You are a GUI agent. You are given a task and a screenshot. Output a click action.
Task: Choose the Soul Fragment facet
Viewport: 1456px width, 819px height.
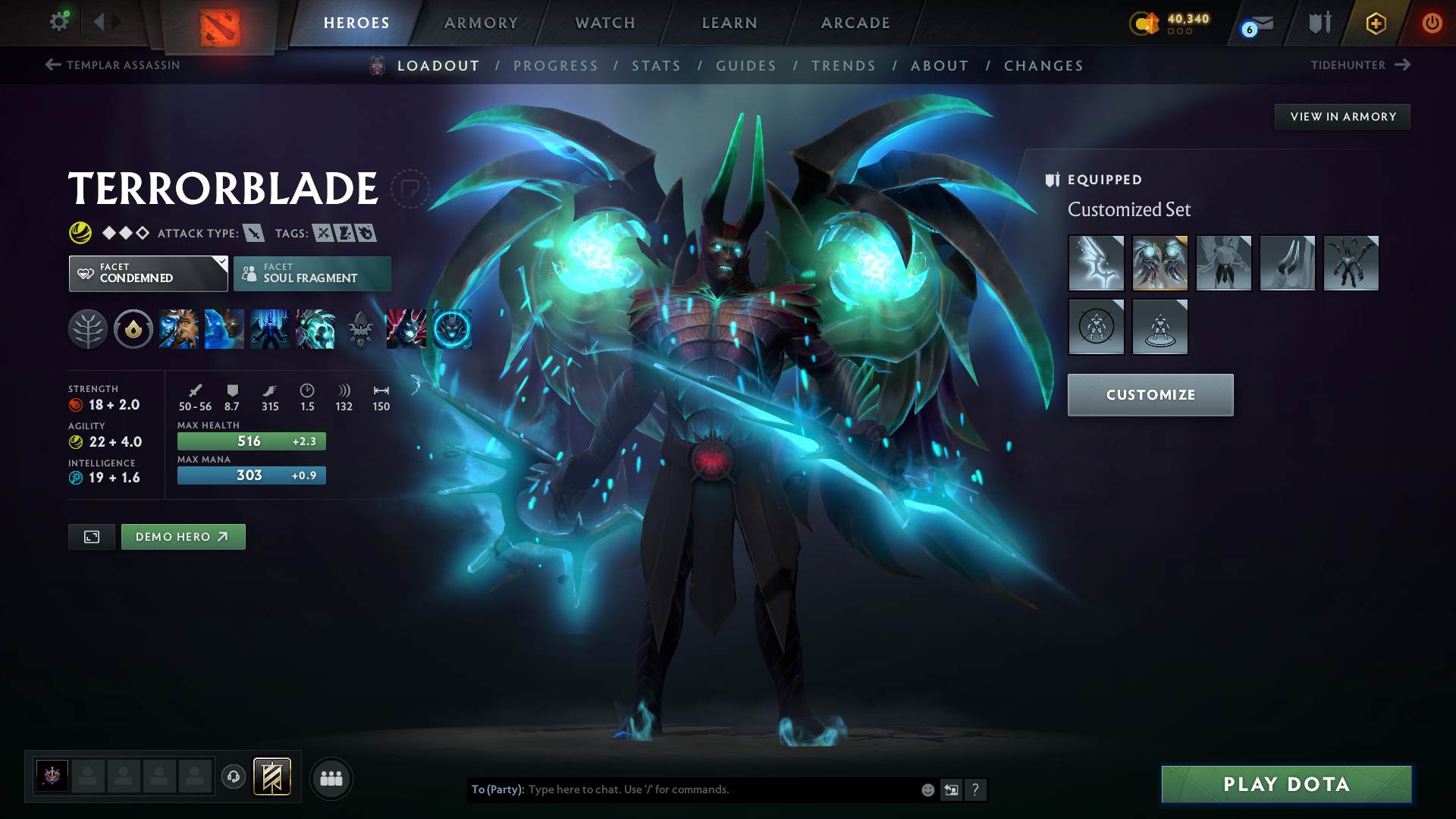312,274
